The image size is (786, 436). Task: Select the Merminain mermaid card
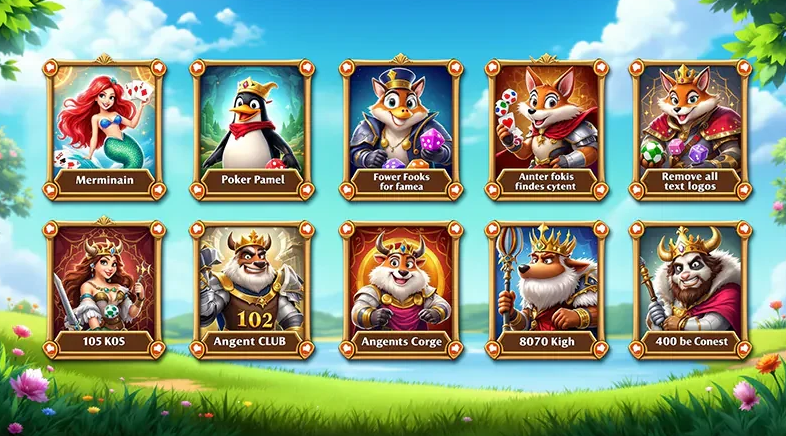tap(105, 128)
